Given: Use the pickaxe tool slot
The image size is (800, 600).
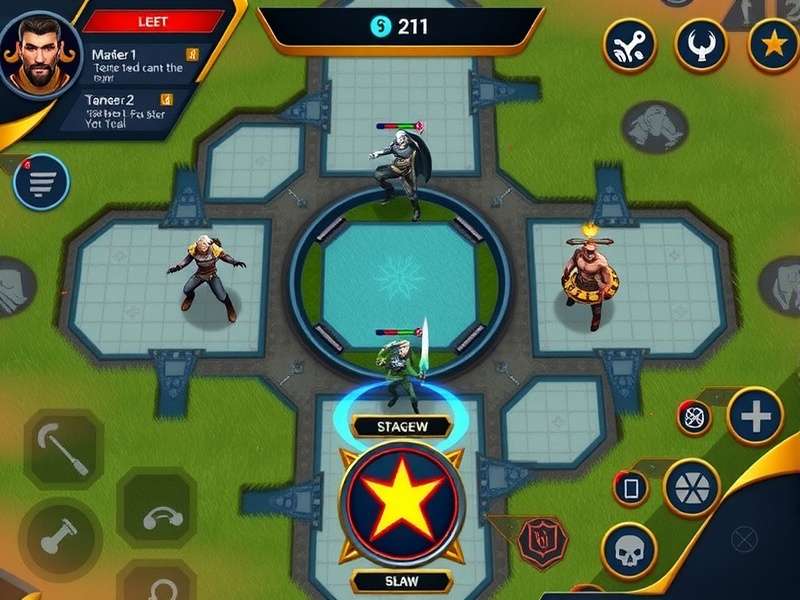Looking at the screenshot, I should (x=63, y=449).
